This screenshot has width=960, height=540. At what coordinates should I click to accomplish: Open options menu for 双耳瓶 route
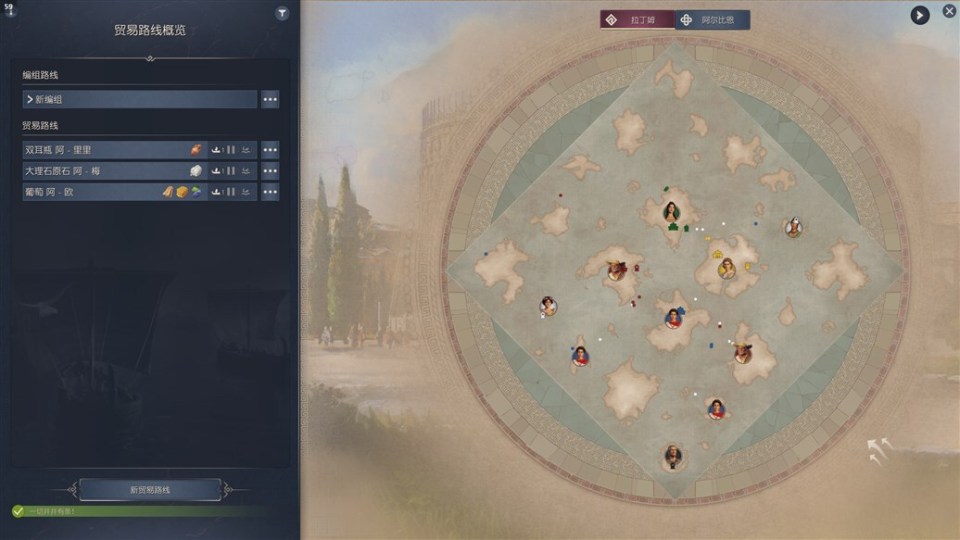coord(270,150)
